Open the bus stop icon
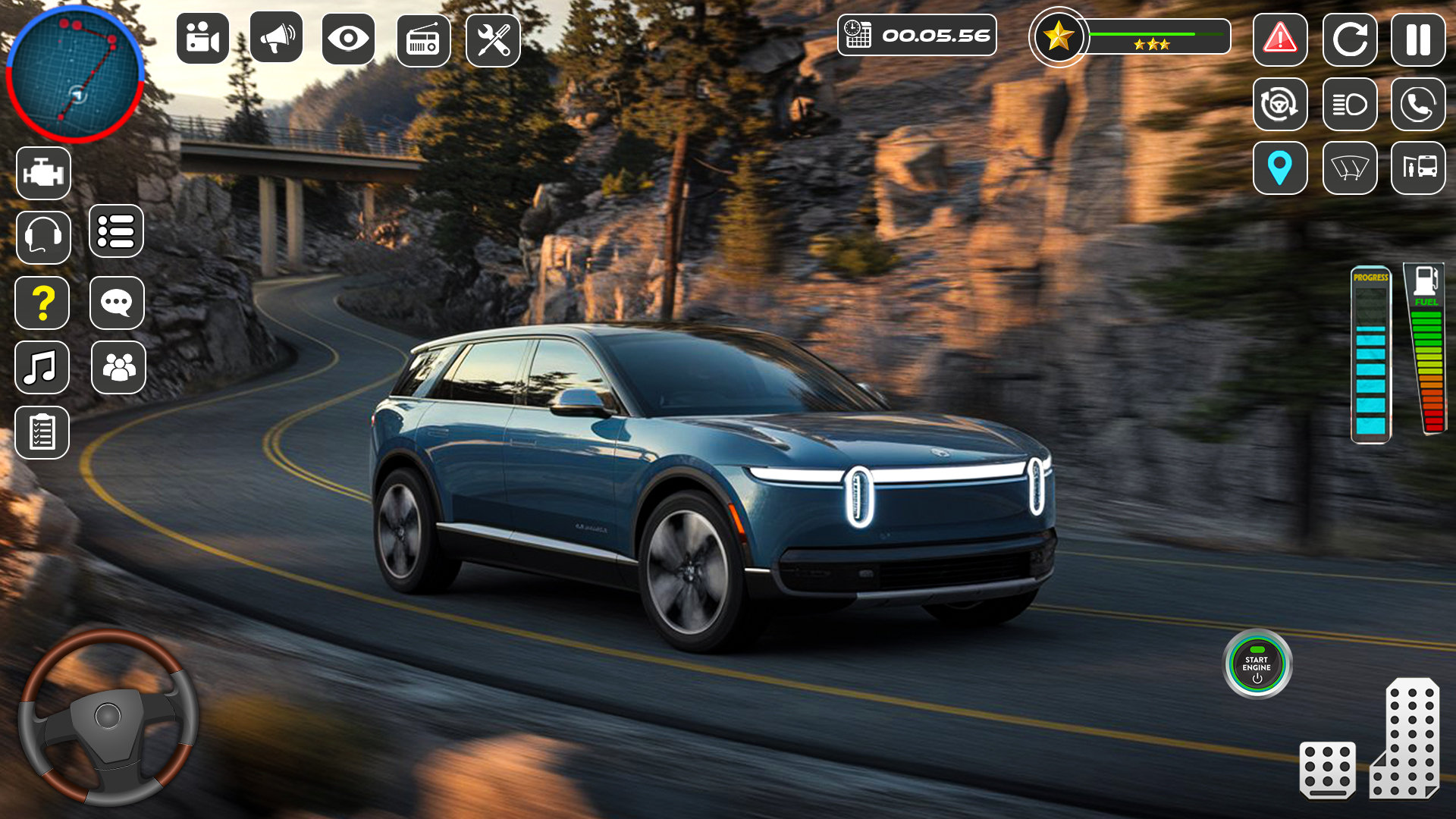This screenshot has width=1456, height=819. pyautogui.click(x=1420, y=168)
